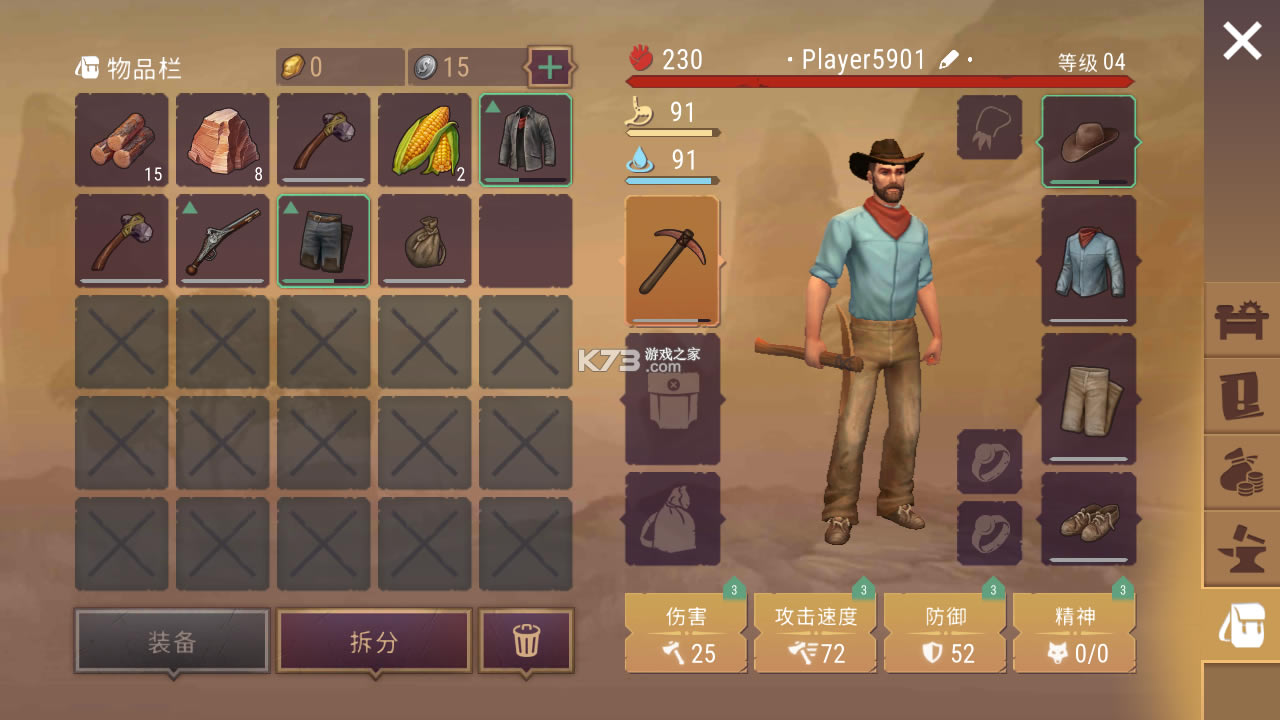Select the equipped cowboy hat slot

click(x=1089, y=141)
